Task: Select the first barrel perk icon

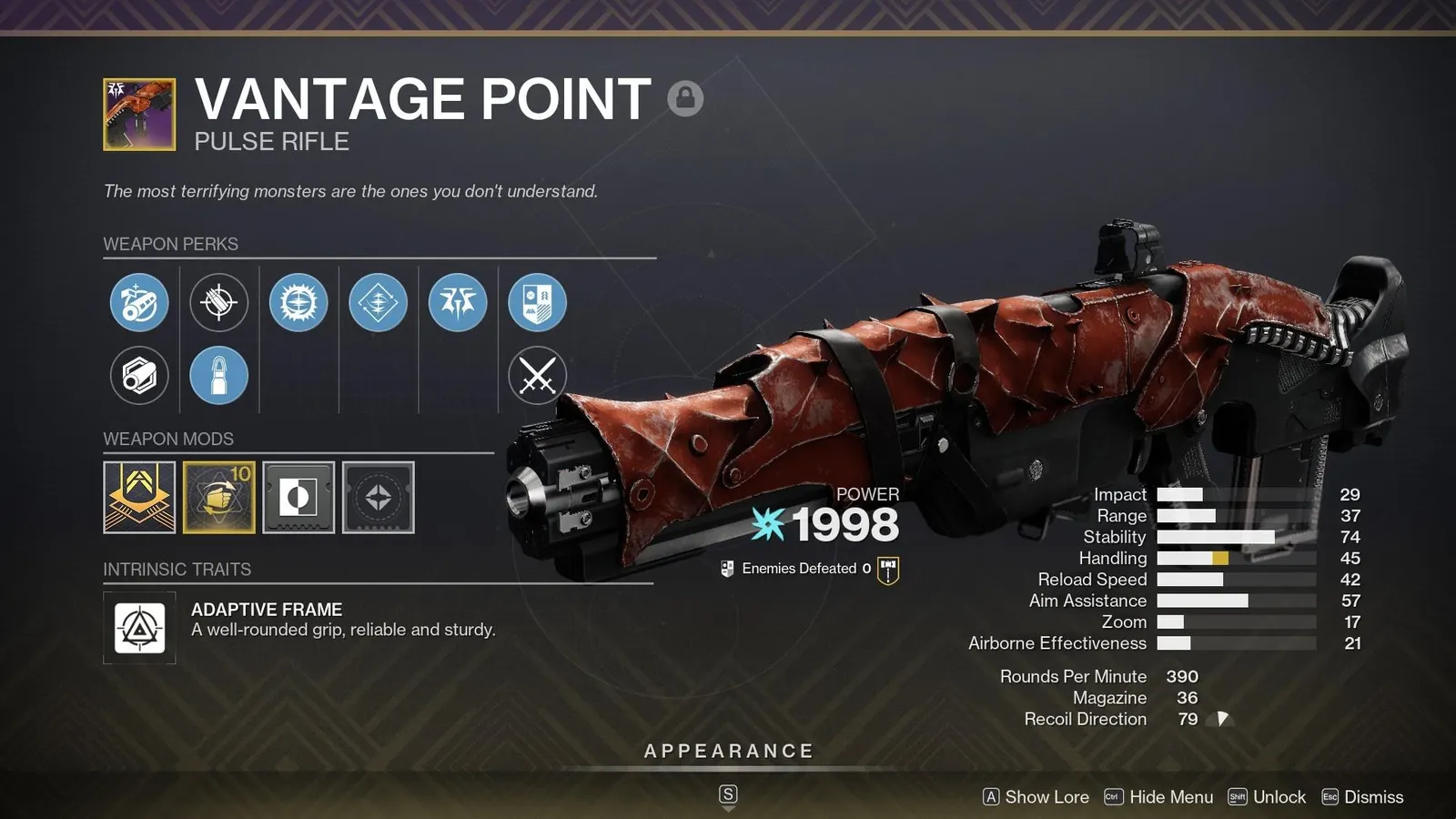Action: click(x=138, y=303)
